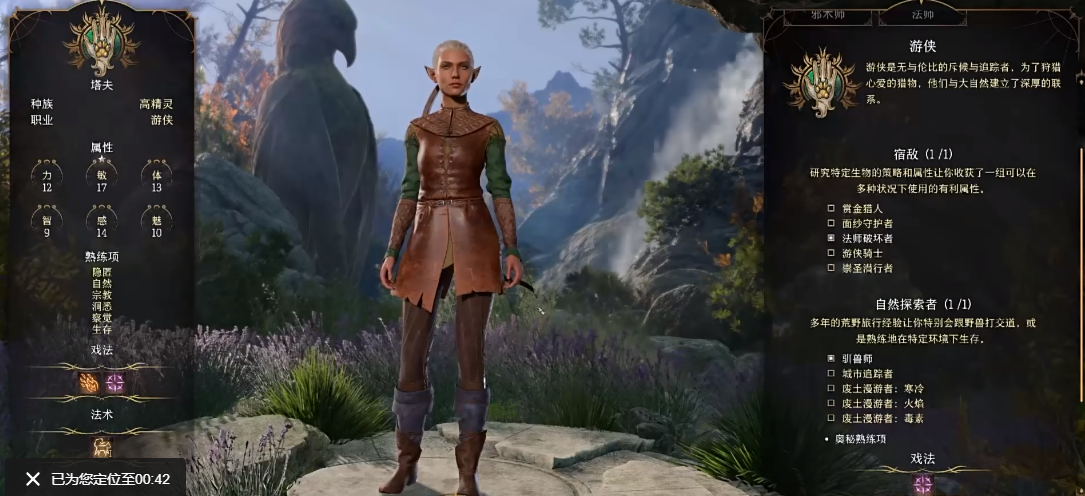
Task: Pick 废土漫游者：寒冷 option
Action: 831,388
